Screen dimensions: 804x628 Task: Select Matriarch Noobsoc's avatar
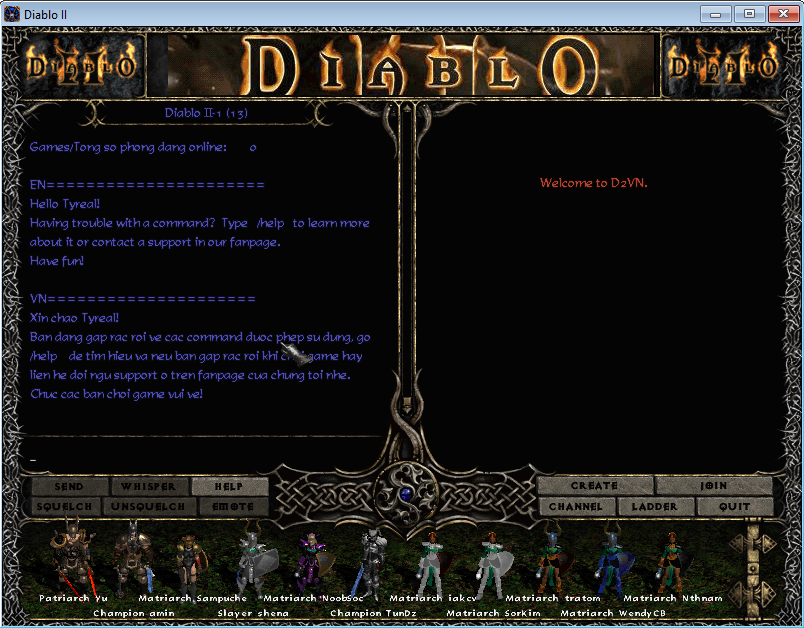pos(310,560)
